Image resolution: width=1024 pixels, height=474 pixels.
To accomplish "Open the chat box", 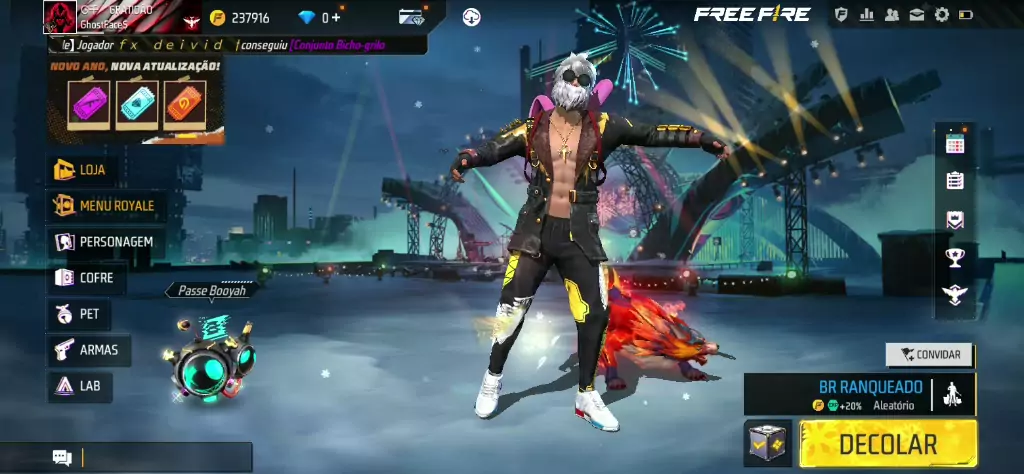I will tap(150, 458).
